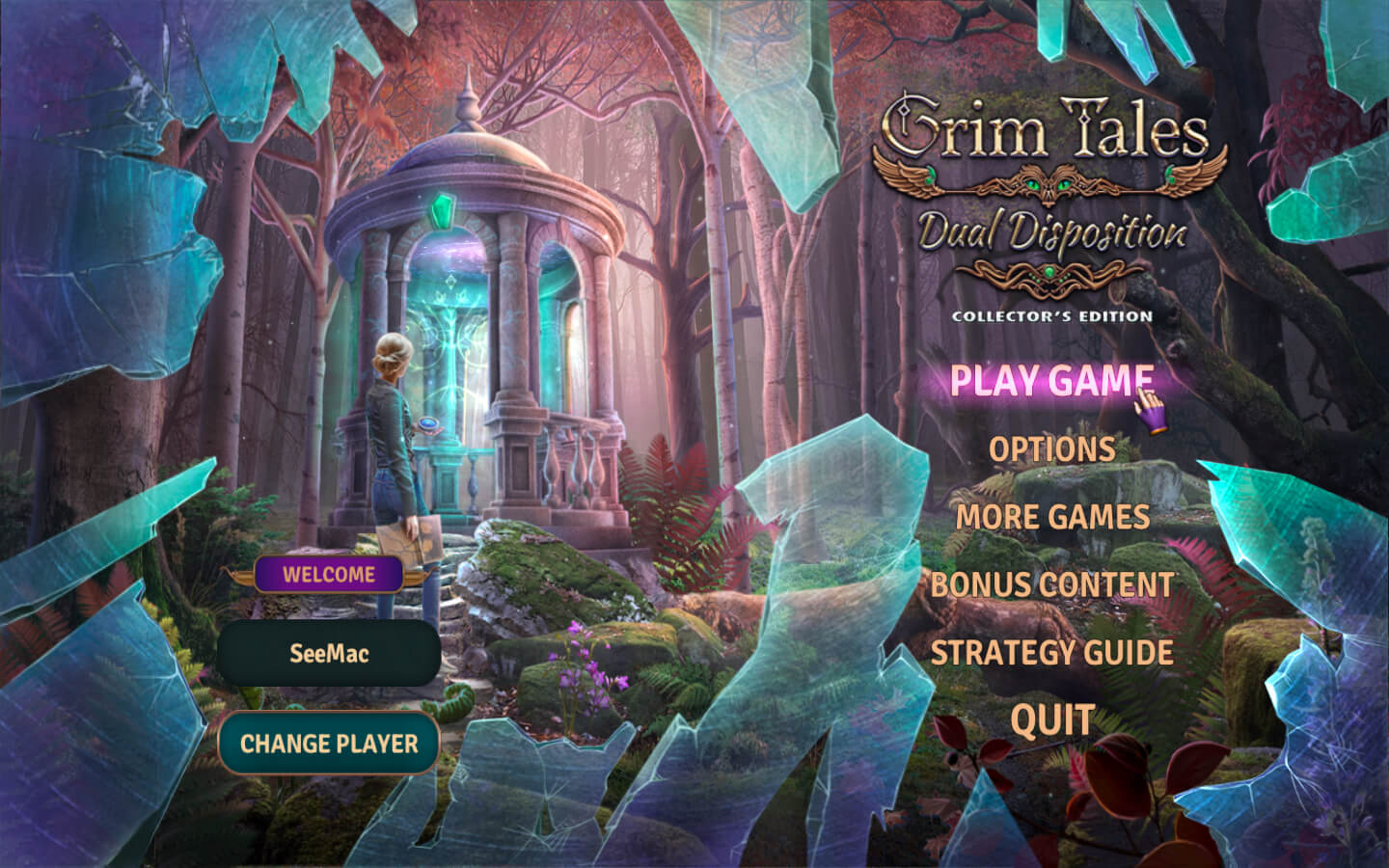The image size is (1389, 868).
Task: Select the SeeMac player name field
Action: (x=329, y=653)
